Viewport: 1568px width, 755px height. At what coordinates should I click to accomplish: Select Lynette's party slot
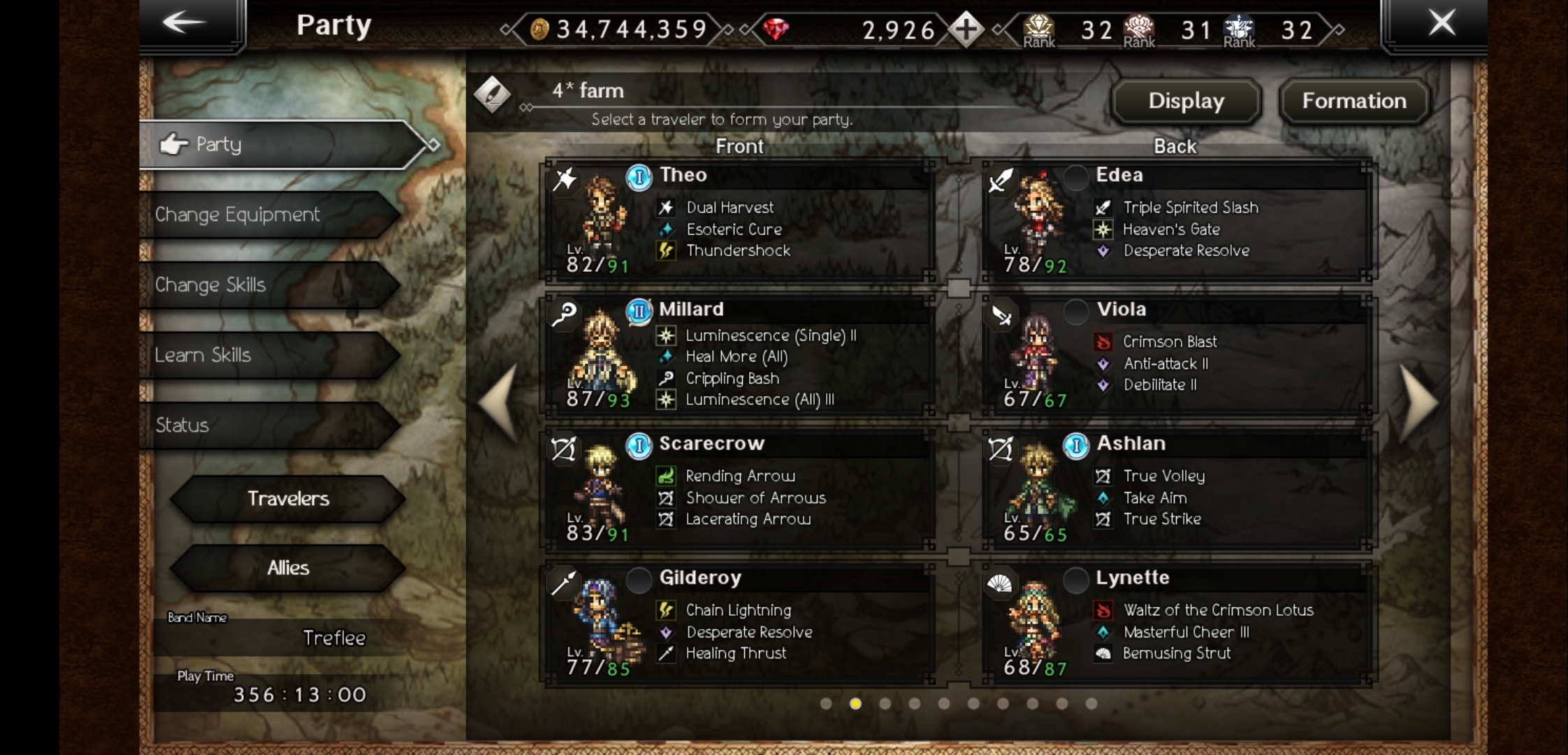[1177, 624]
